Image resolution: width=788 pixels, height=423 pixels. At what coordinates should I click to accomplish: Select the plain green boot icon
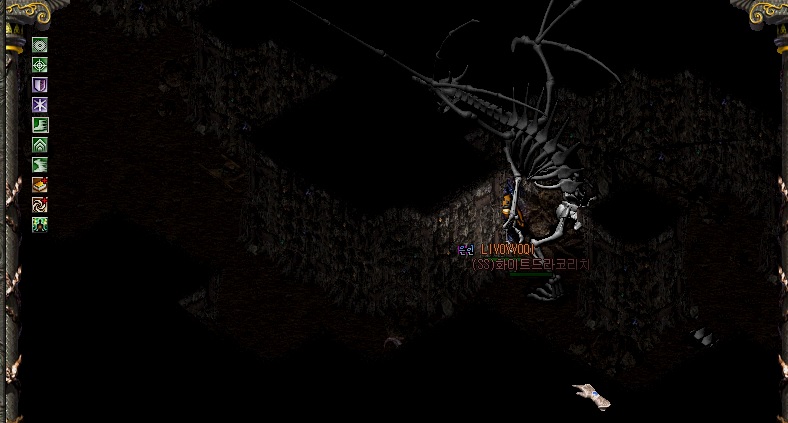(x=40, y=125)
